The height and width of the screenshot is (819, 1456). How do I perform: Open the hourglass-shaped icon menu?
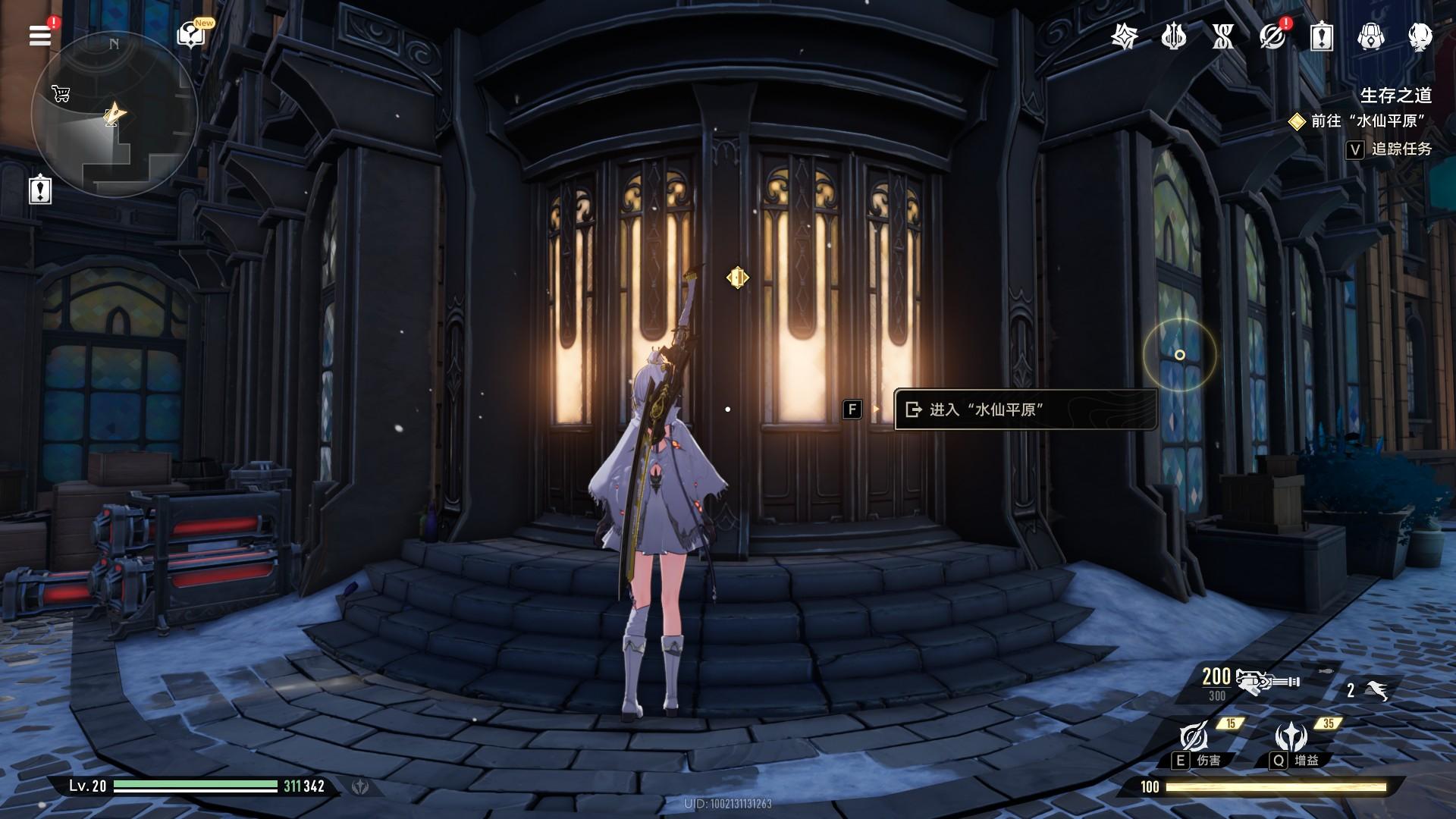click(x=1222, y=36)
